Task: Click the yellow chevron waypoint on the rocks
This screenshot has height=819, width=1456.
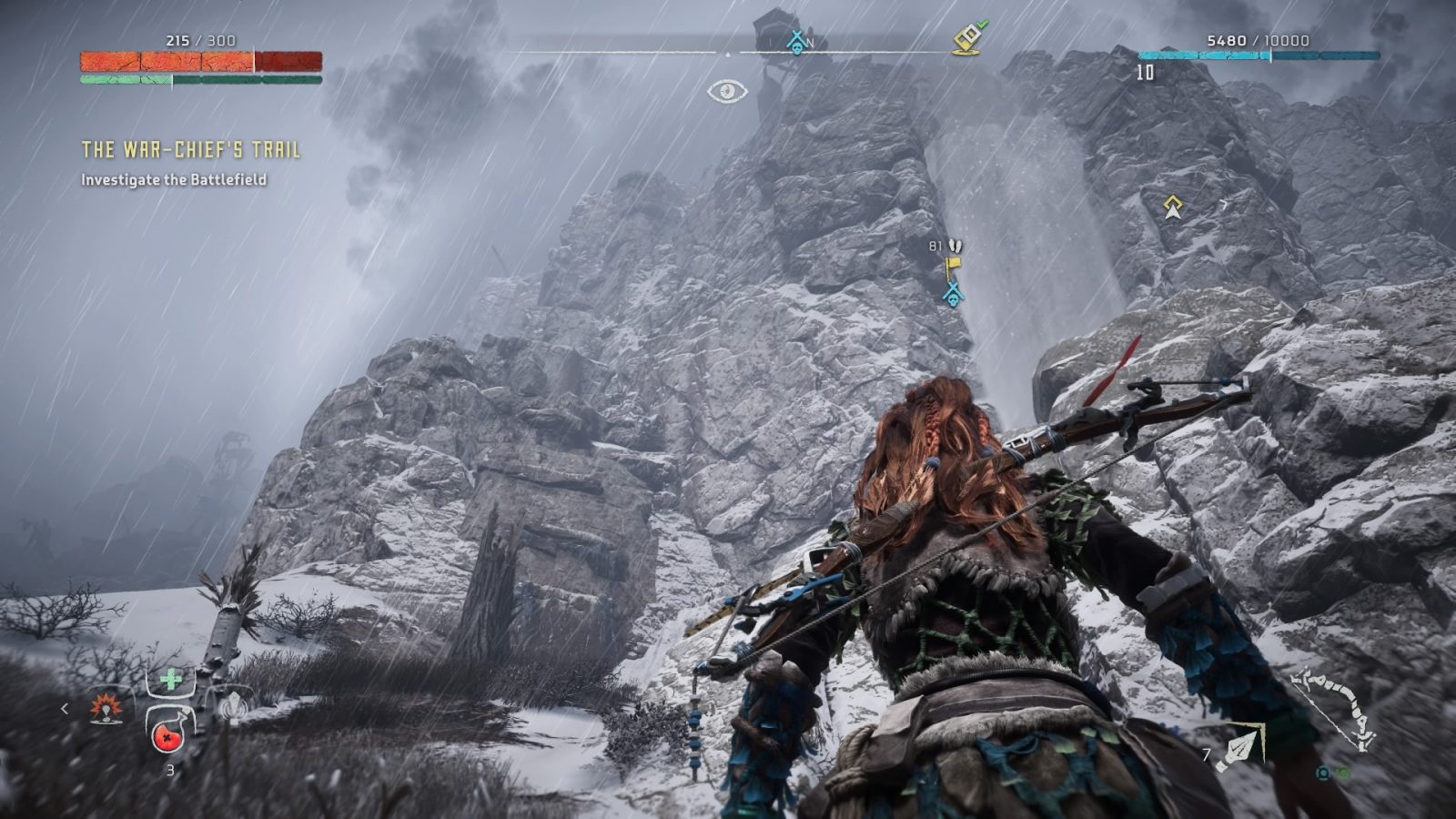Action: (1172, 205)
